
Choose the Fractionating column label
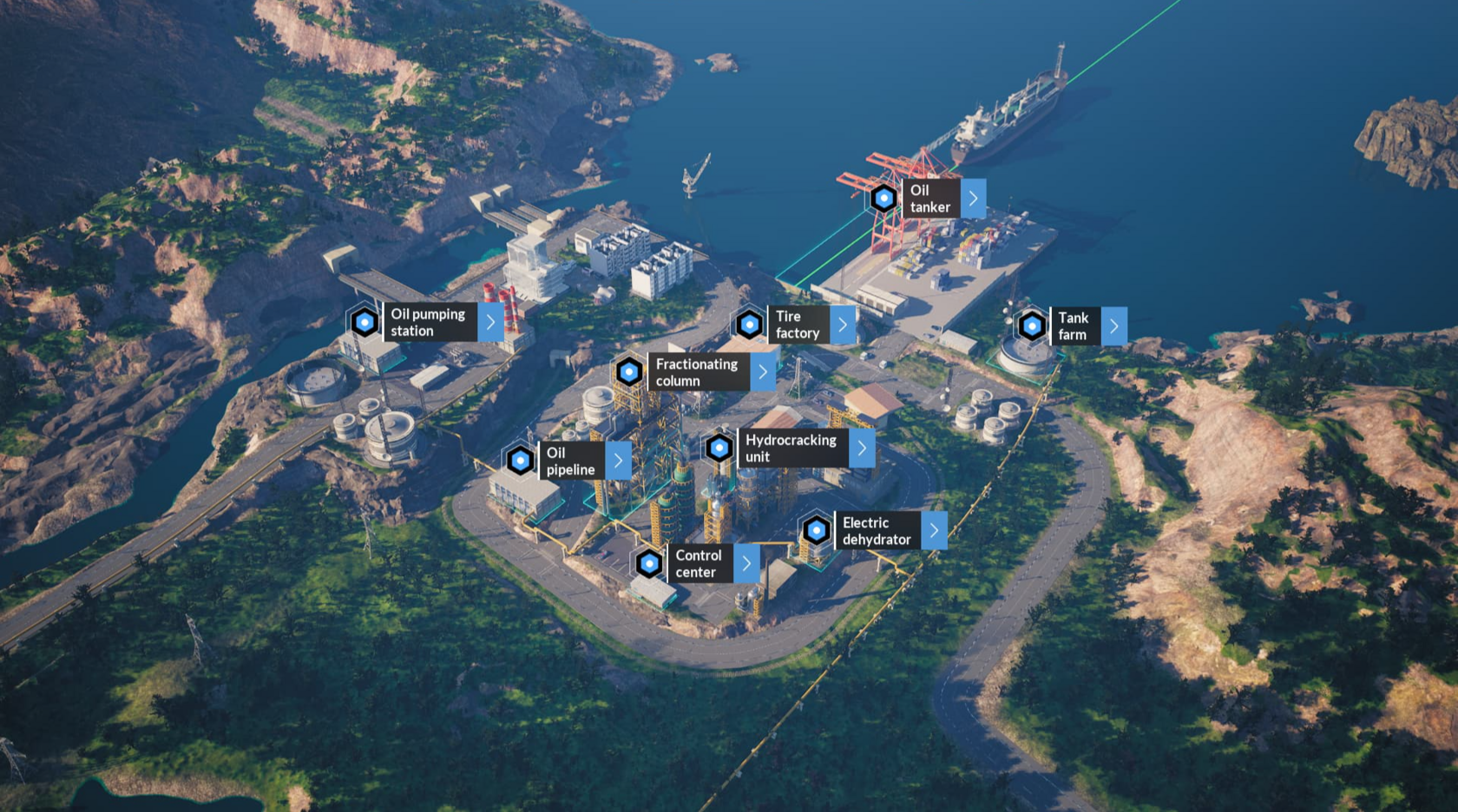(697, 372)
